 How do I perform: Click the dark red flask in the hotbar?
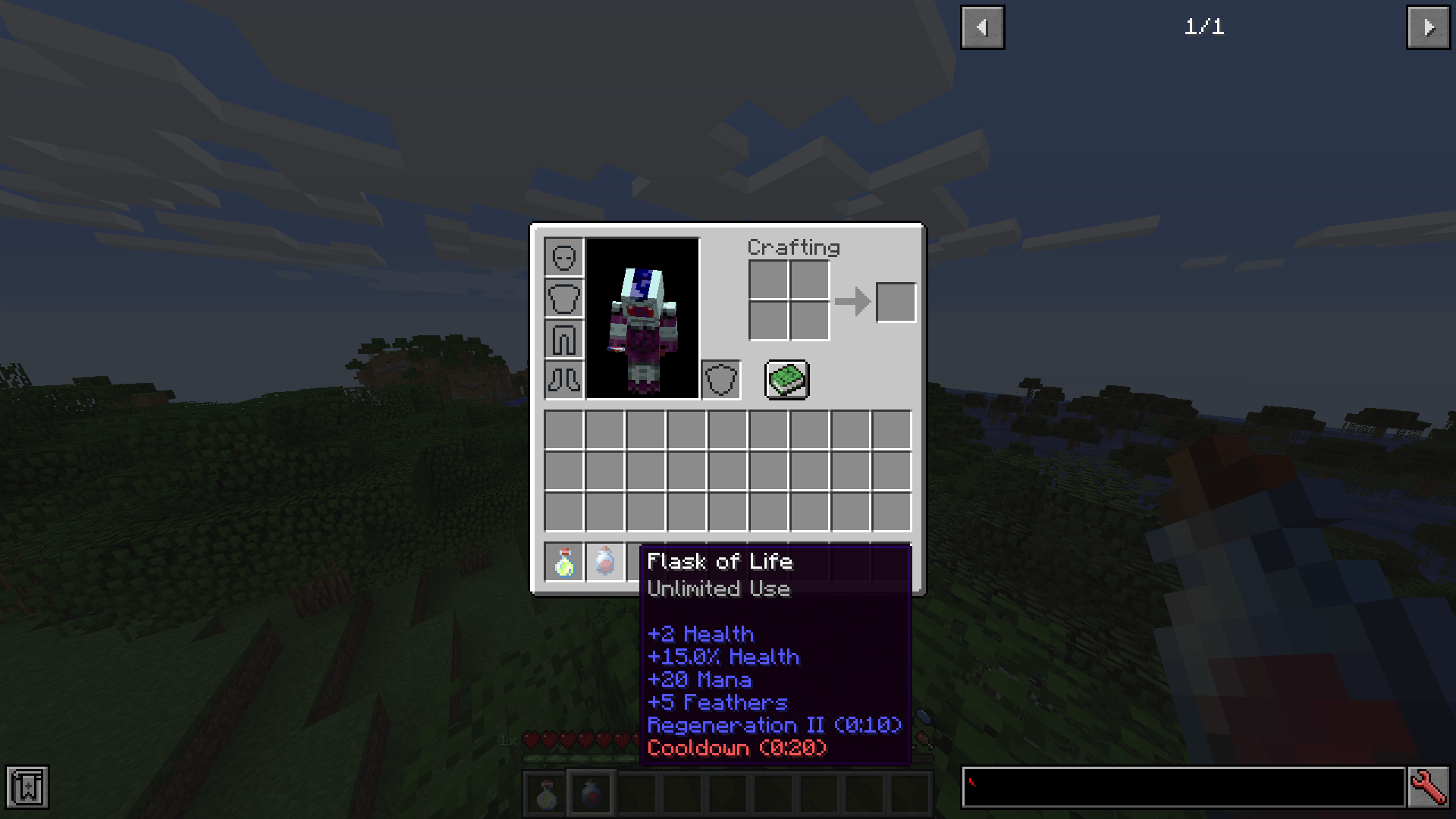pyautogui.click(x=591, y=792)
